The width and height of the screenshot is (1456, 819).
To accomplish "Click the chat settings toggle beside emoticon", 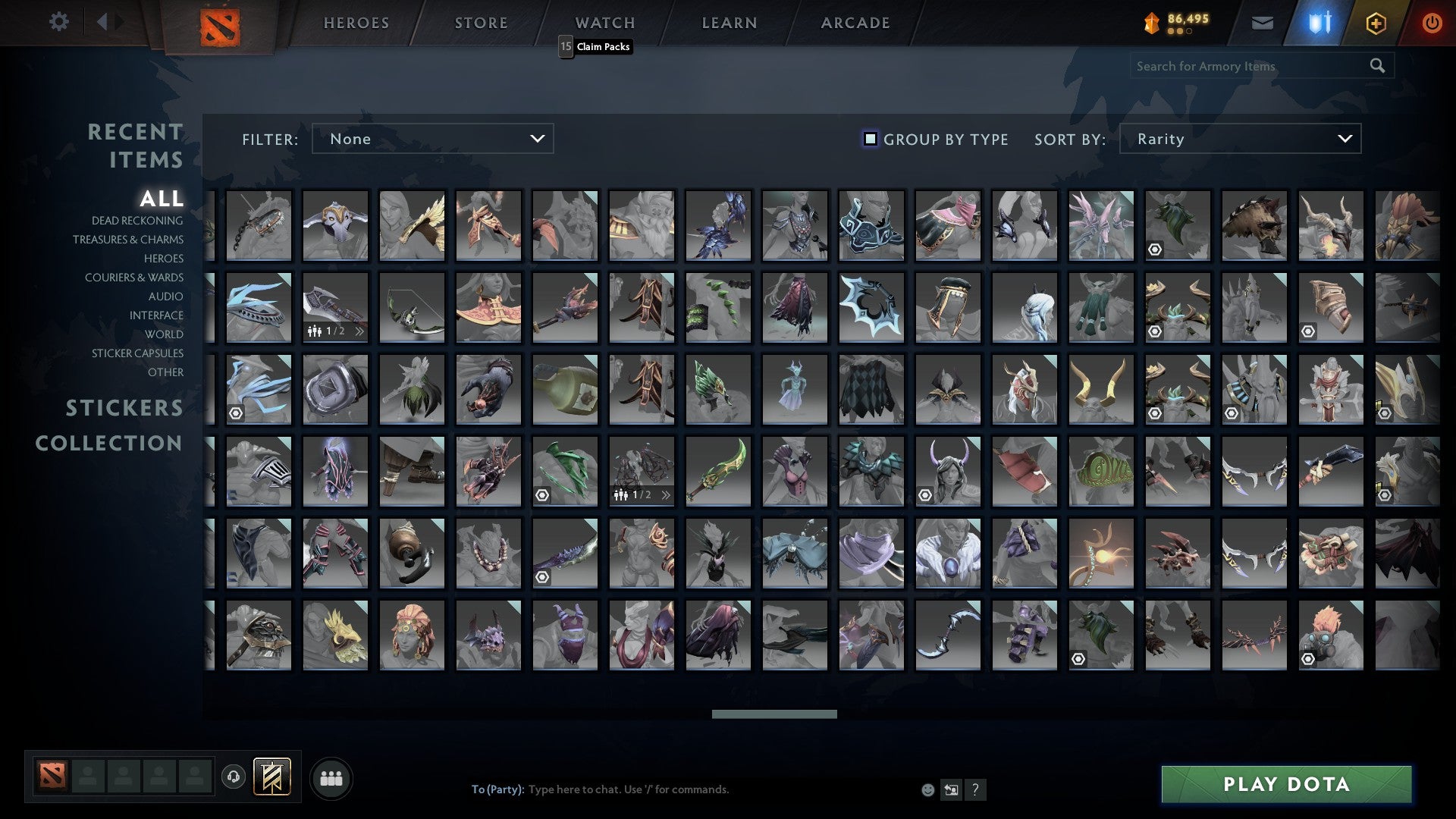I will point(951,789).
